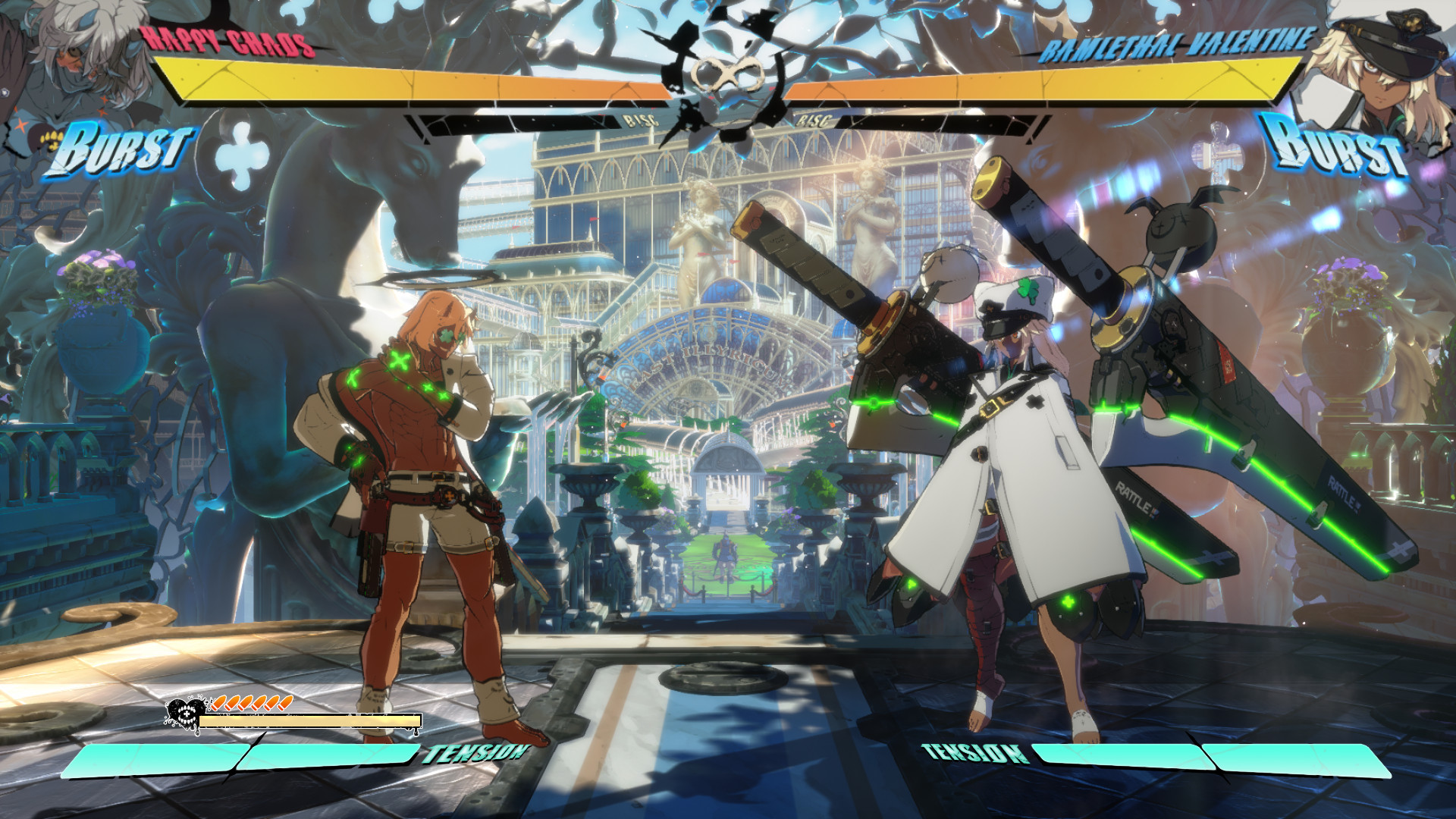Click the infinity round-timer symbol at top center
Image resolution: width=1456 pixels, height=819 pixels.
pos(730,72)
